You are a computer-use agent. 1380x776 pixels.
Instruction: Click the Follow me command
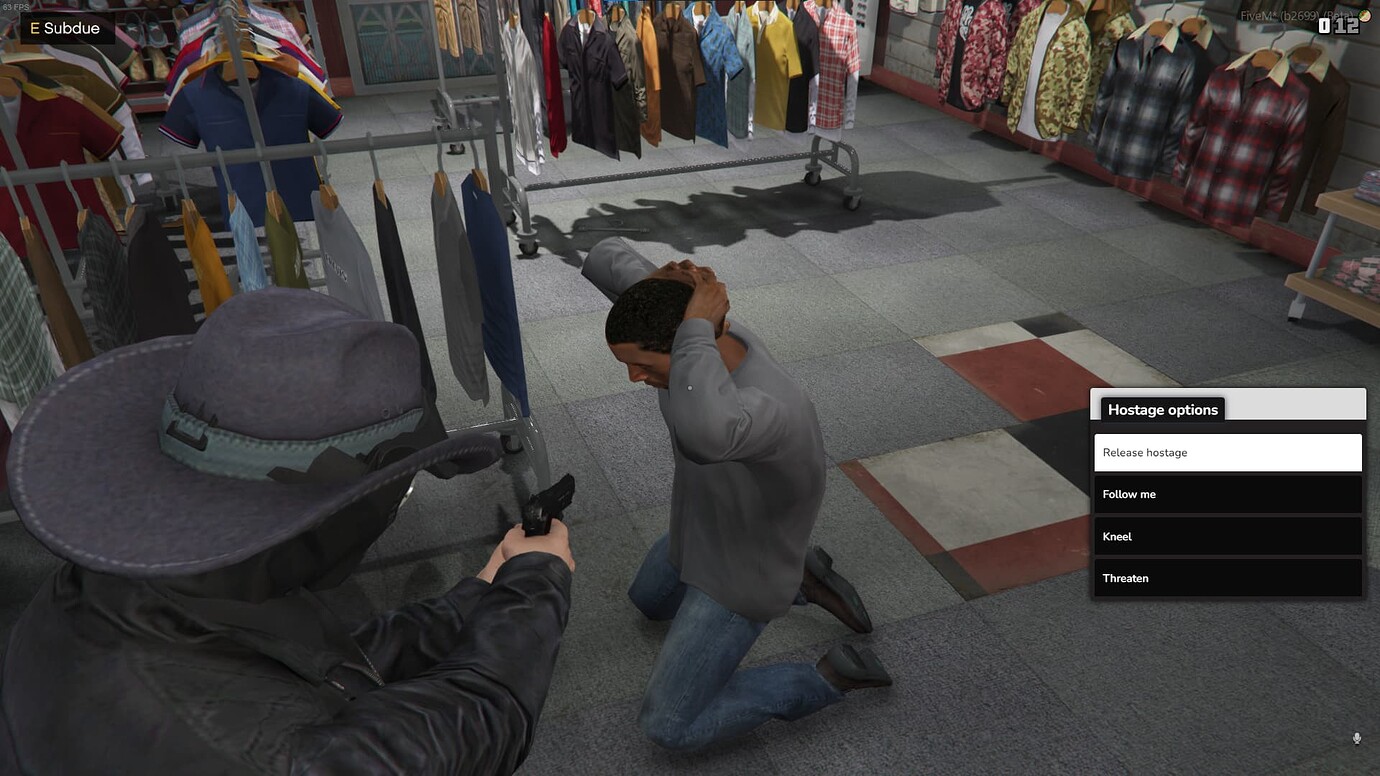coord(1227,494)
